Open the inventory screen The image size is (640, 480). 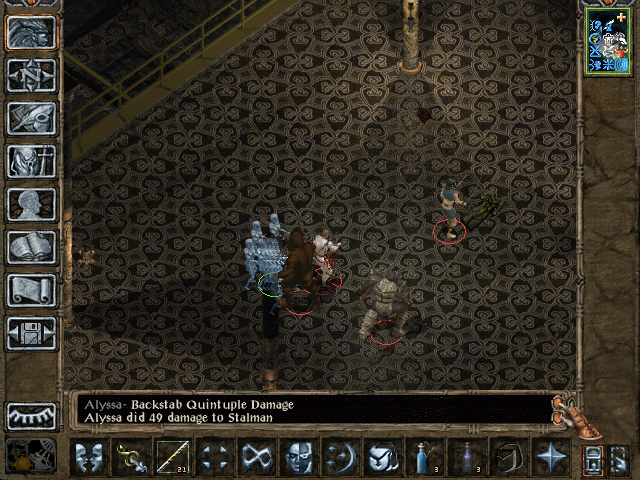tap(32, 161)
